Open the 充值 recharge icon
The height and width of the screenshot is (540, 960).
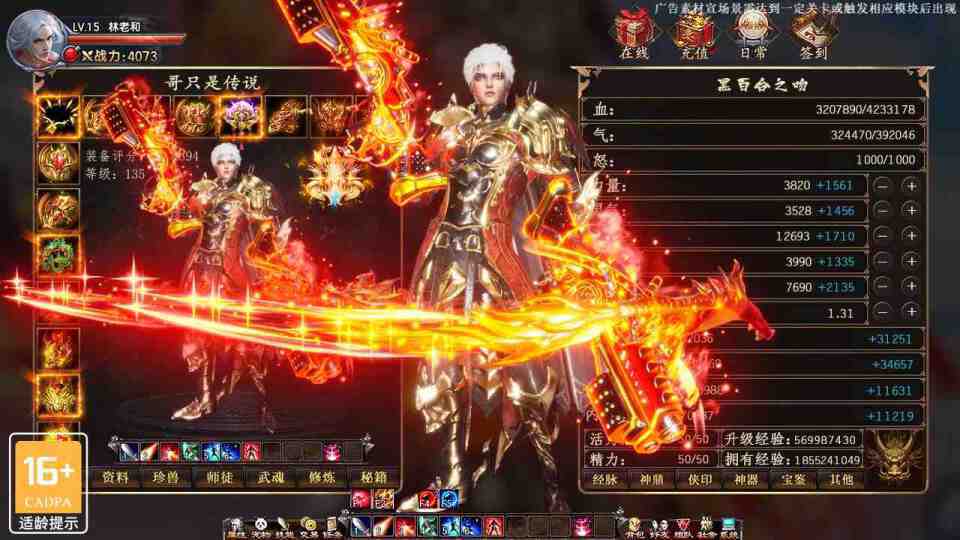691,33
